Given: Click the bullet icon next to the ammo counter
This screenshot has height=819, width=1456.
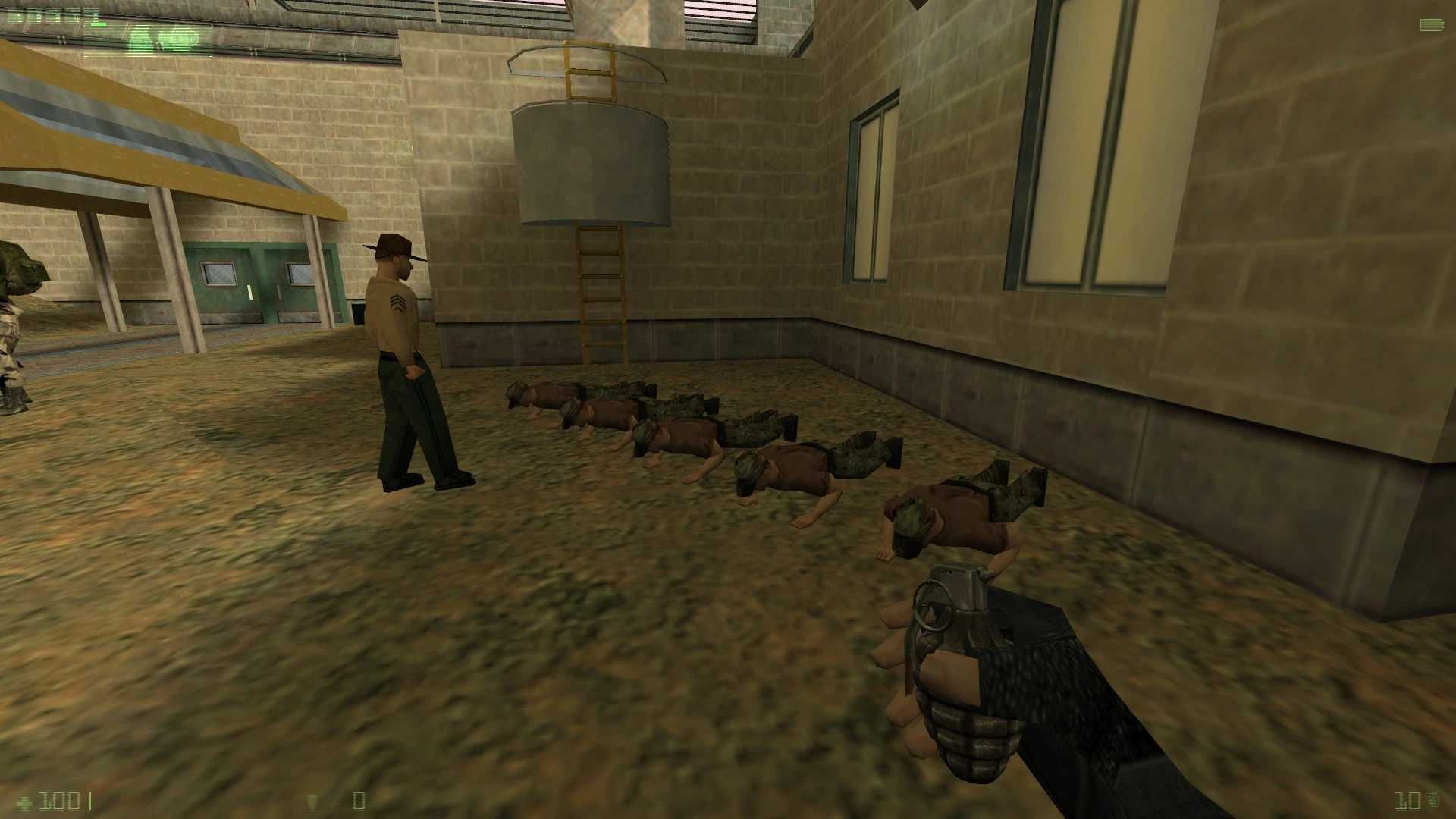Looking at the screenshot, I should pyautogui.click(x=312, y=802).
